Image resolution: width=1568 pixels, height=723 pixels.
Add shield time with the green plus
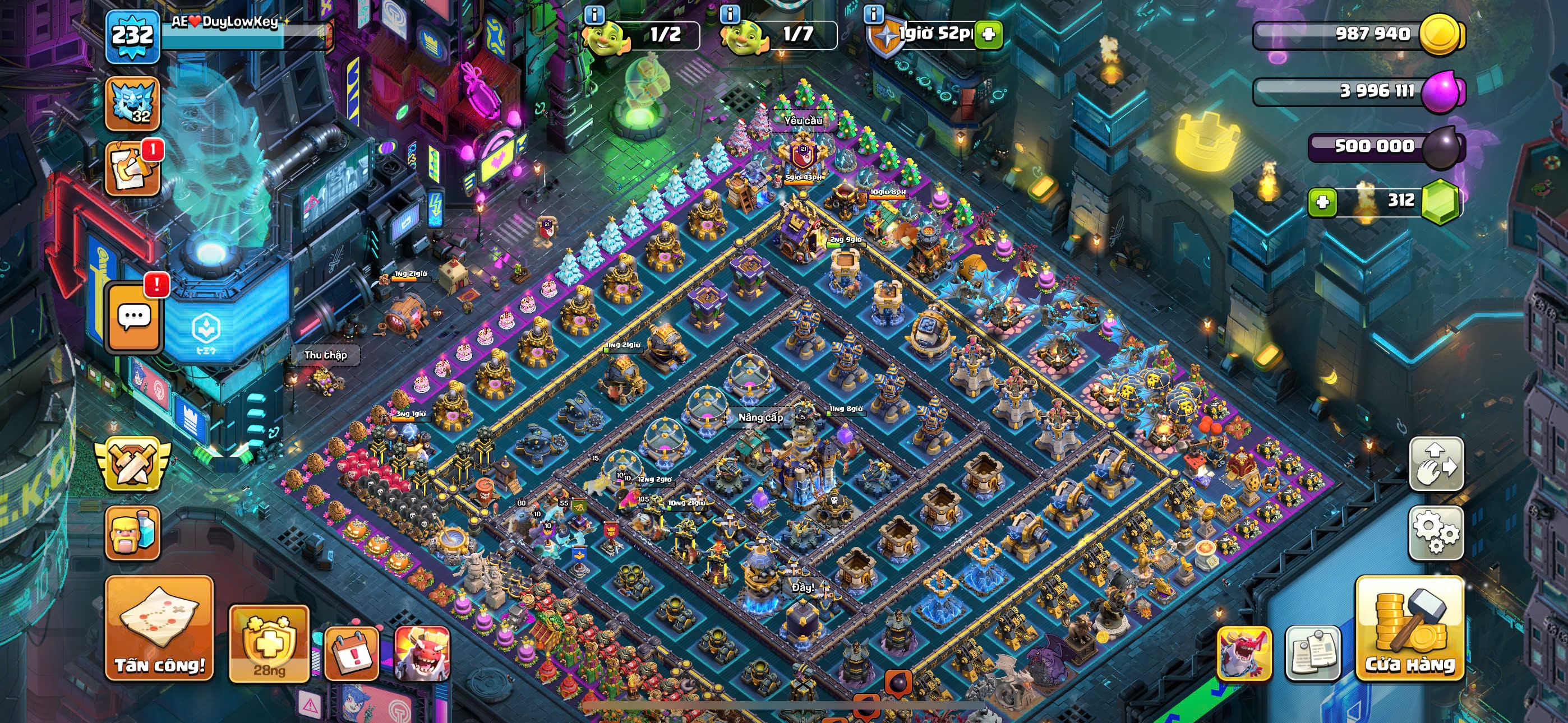(989, 34)
